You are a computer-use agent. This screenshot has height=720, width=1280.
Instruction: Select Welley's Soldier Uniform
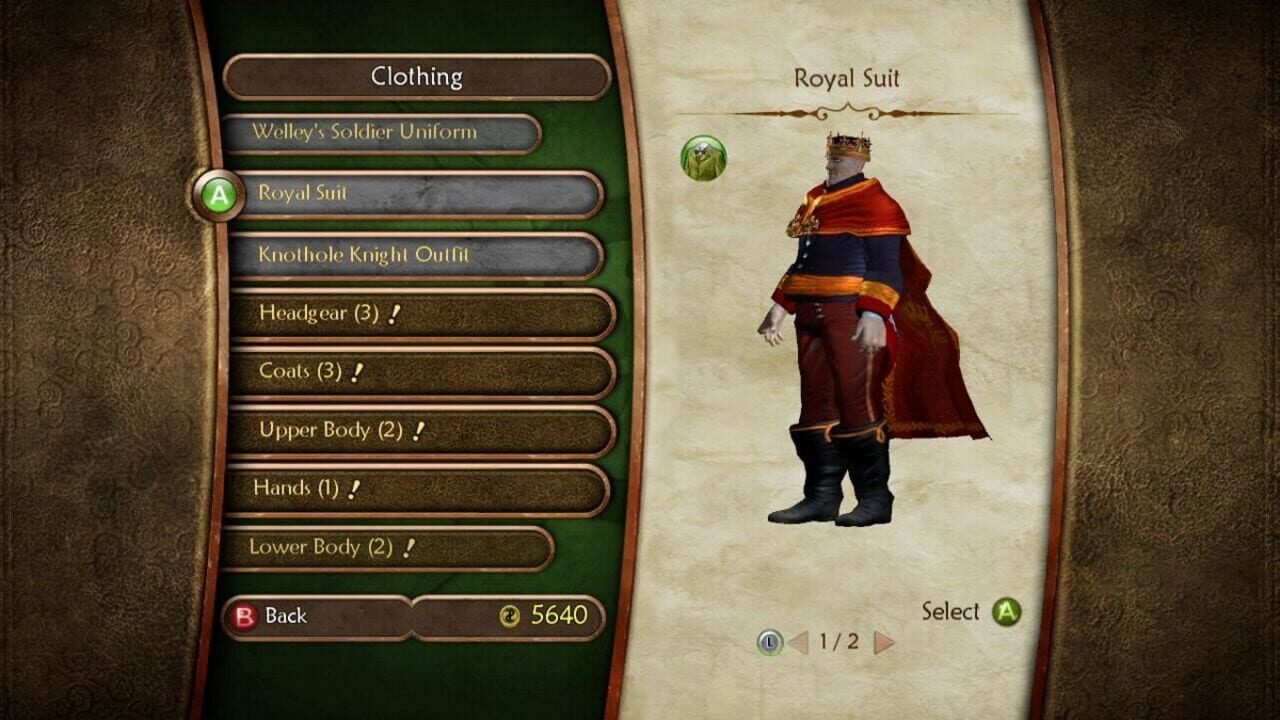click(x=378, y=134)
